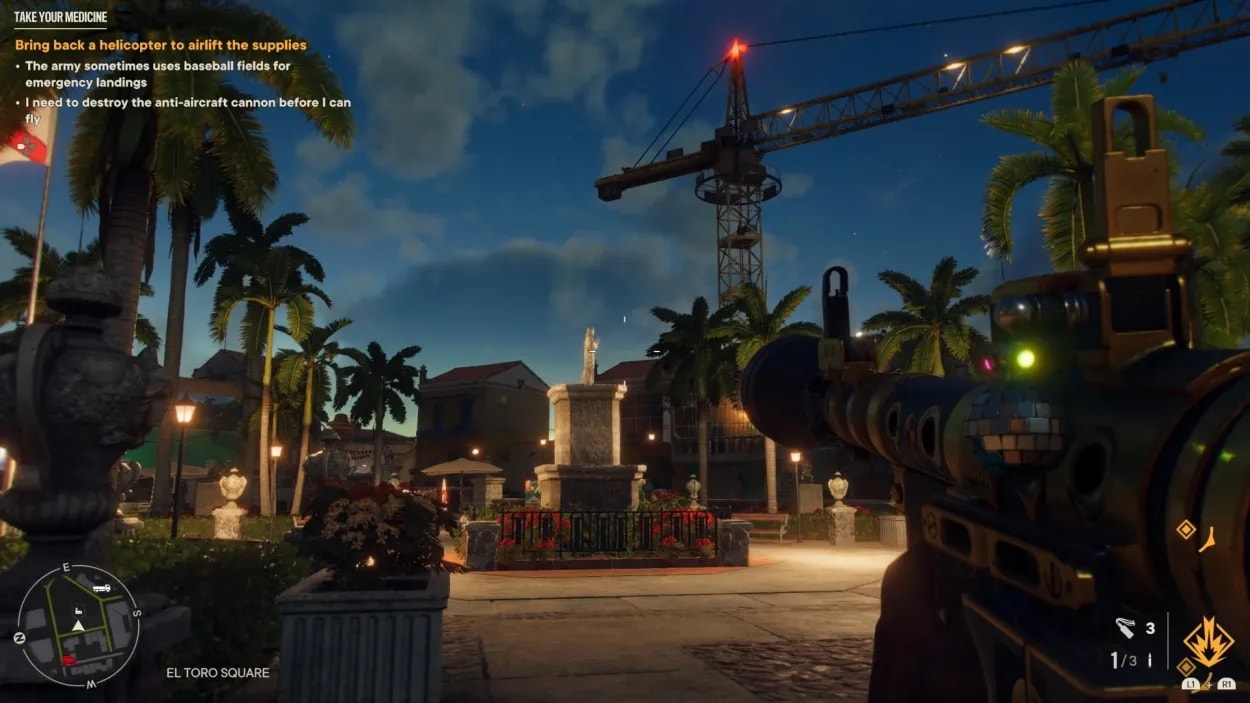The width and height of the screenshot is (1250, 703).
Task: Click the circular minimap
Action: click(78, 625)
